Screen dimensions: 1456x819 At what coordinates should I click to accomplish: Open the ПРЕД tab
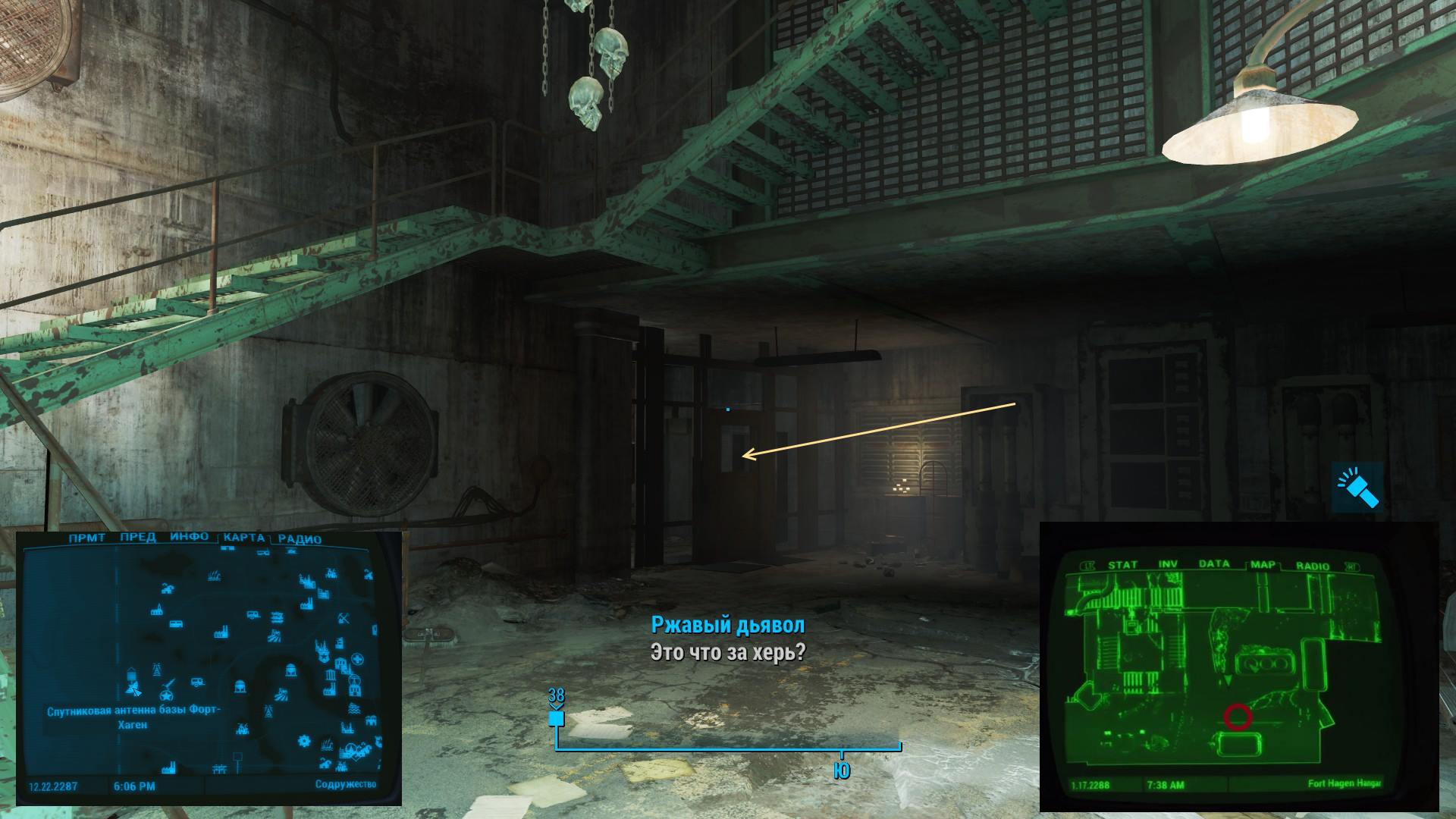[137, 538]
